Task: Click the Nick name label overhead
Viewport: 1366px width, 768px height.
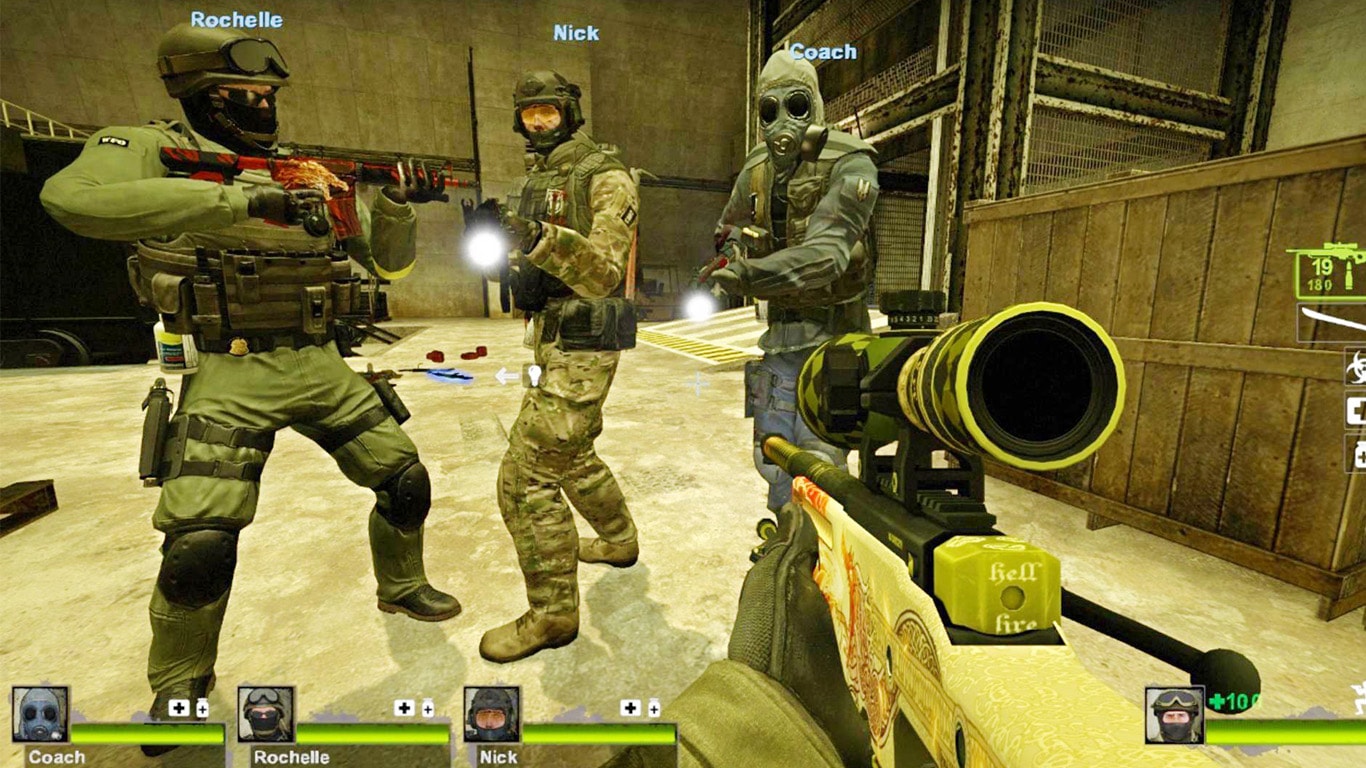Action: click(x=576, y=33)
